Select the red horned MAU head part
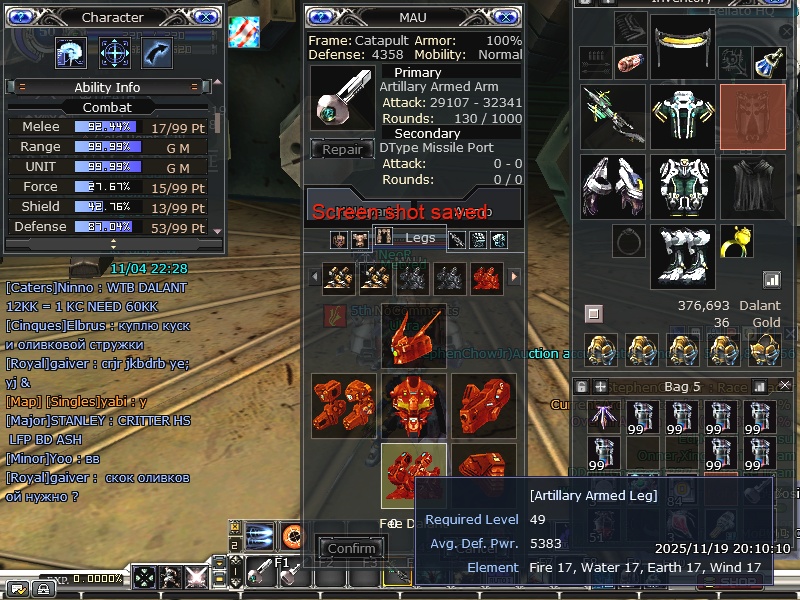 click(414, 334)
